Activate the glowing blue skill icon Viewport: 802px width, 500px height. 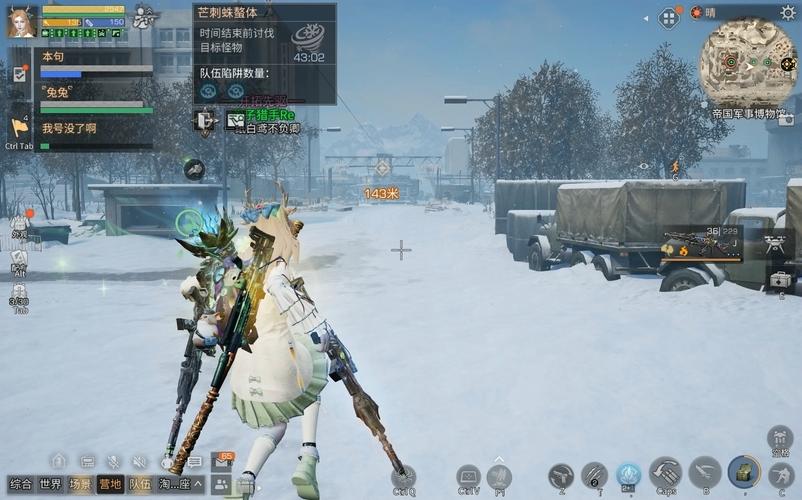tap(628, 474)
